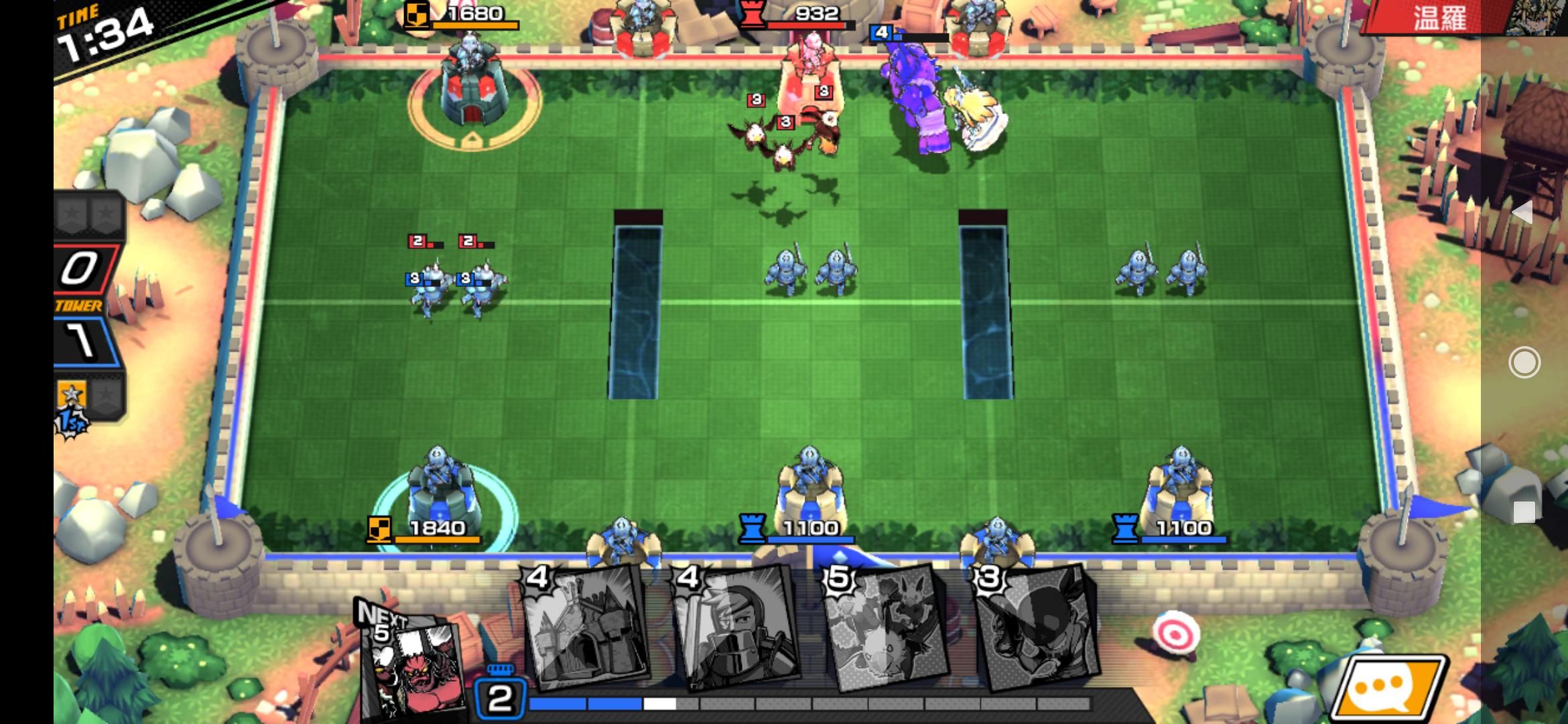Open the Android recent apps square button
The height and width of the screenshot is (724, 1568).
point(1524,512)
